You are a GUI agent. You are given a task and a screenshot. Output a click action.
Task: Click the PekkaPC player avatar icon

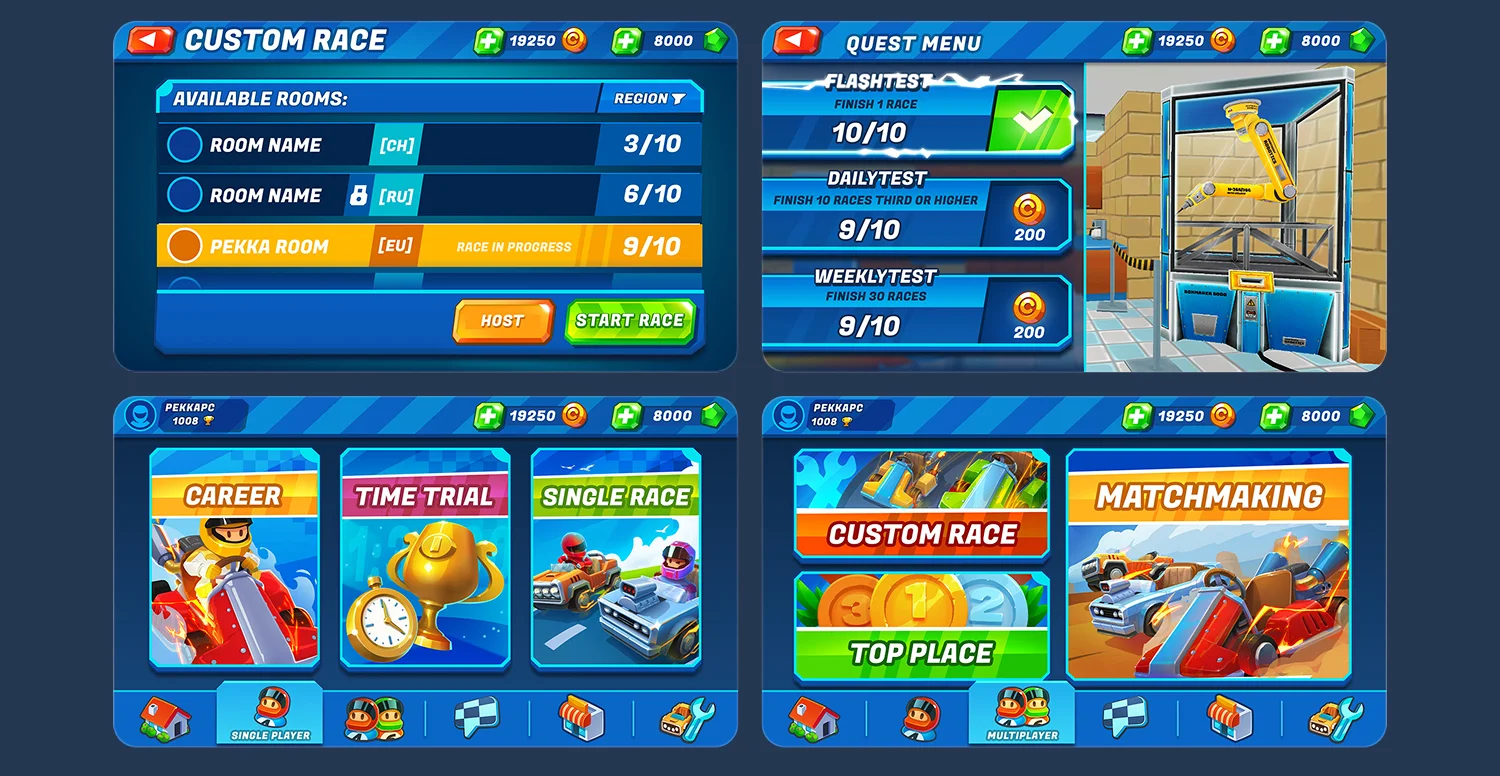(x=141, y=415)
